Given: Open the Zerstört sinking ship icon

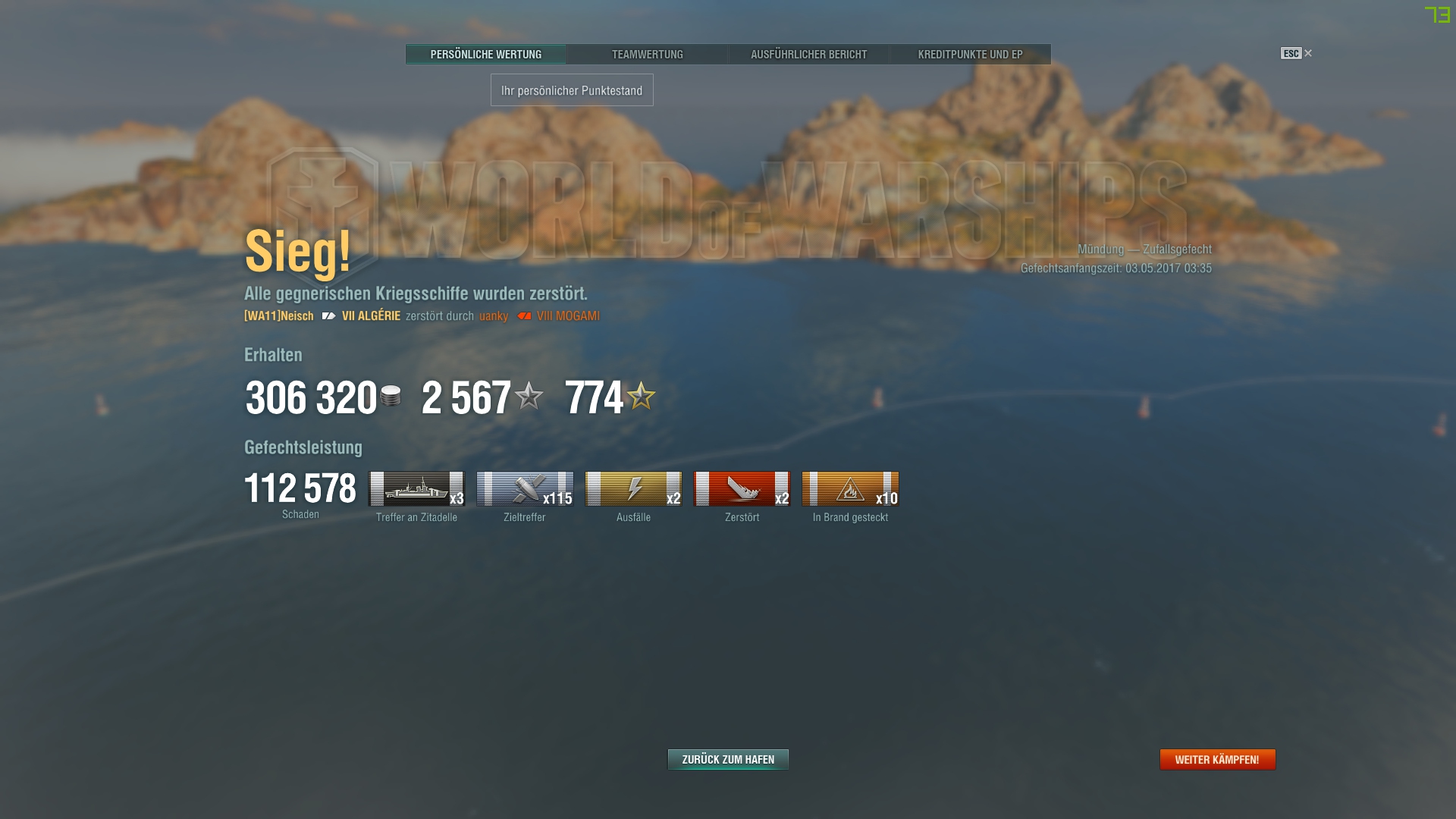Looking at the screenshot, I should tap(742, 490).
